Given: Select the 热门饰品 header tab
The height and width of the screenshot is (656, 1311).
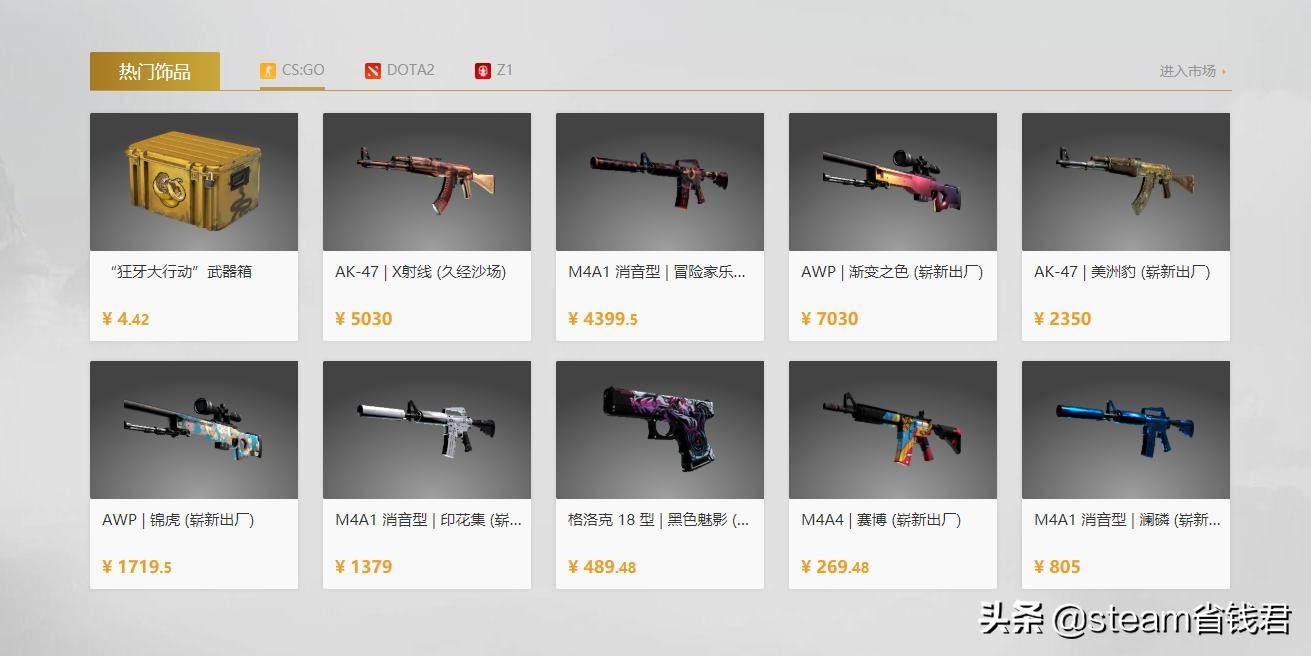Looking at the screenshot, I should tap(155, 71).
